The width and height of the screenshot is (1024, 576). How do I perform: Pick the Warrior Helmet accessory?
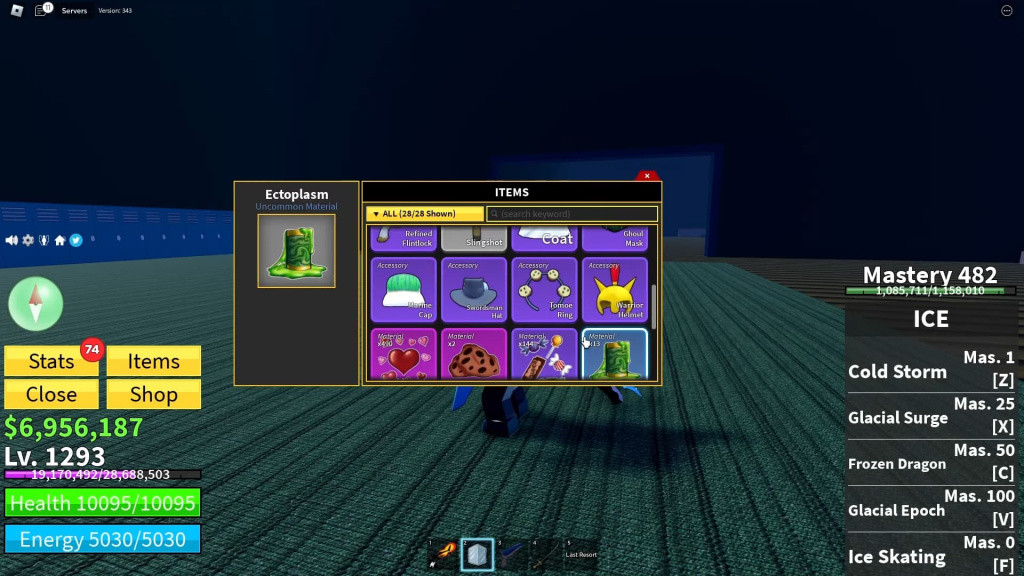tap(614, 290)
